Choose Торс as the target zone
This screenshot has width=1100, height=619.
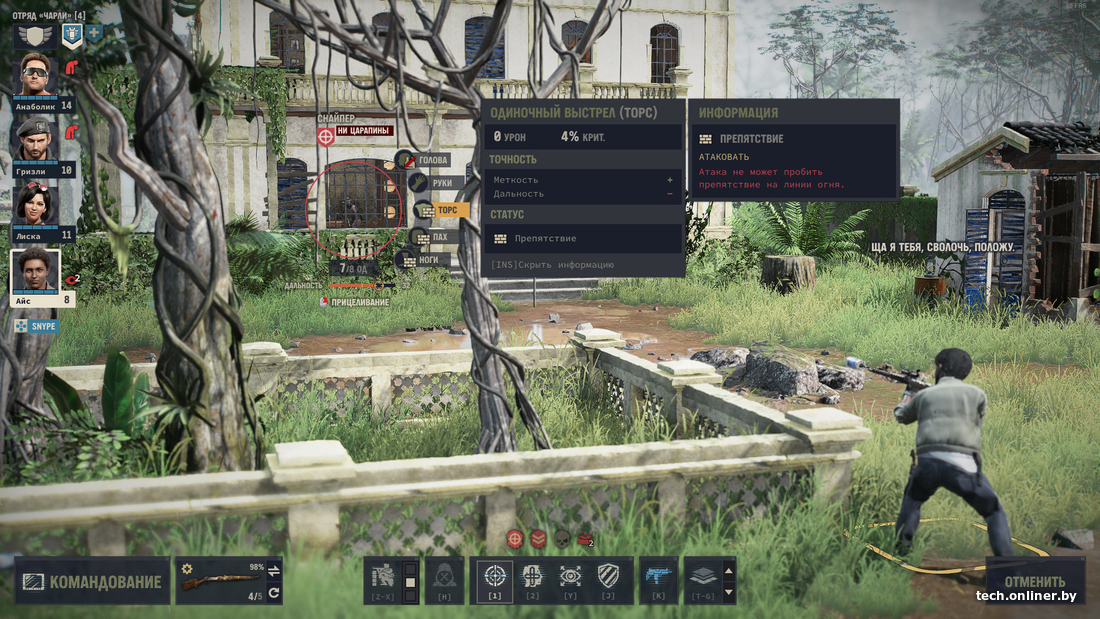pyautogui.click(x=446, y=210)
